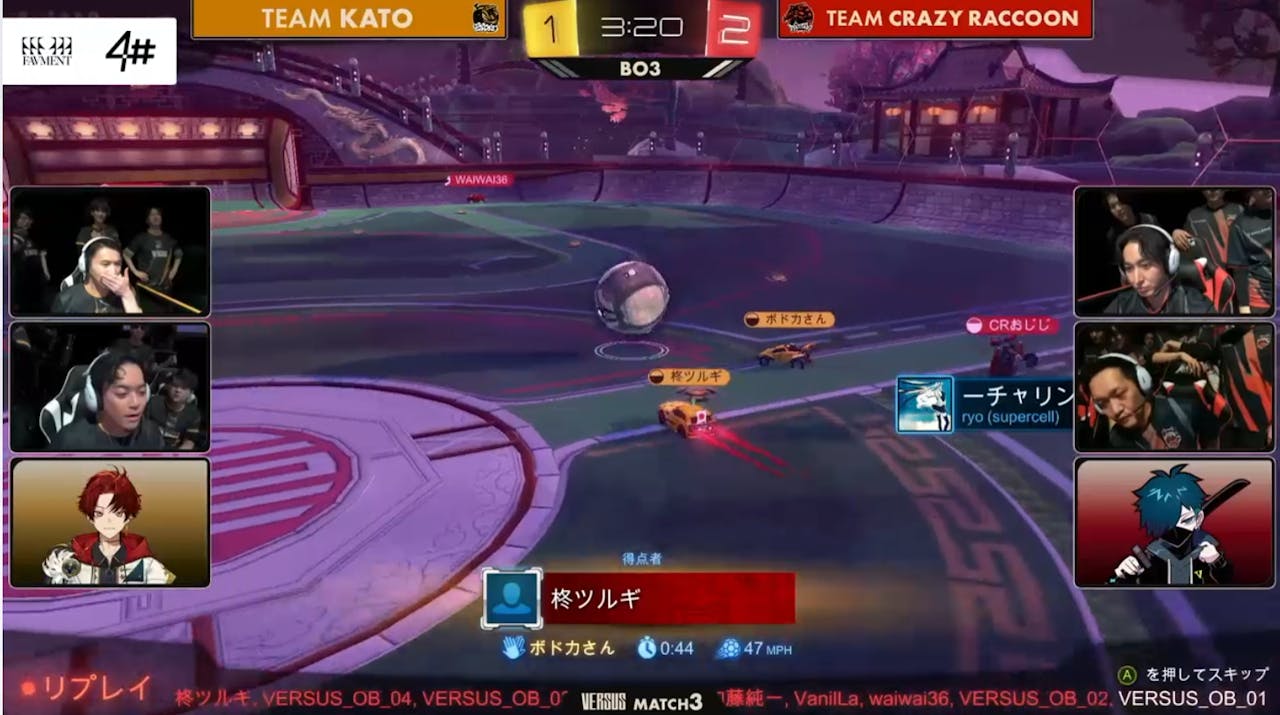Open the blue-haired anime avatar portrait
This screenshot has width=1280, height=715.
pos(1175,522)
